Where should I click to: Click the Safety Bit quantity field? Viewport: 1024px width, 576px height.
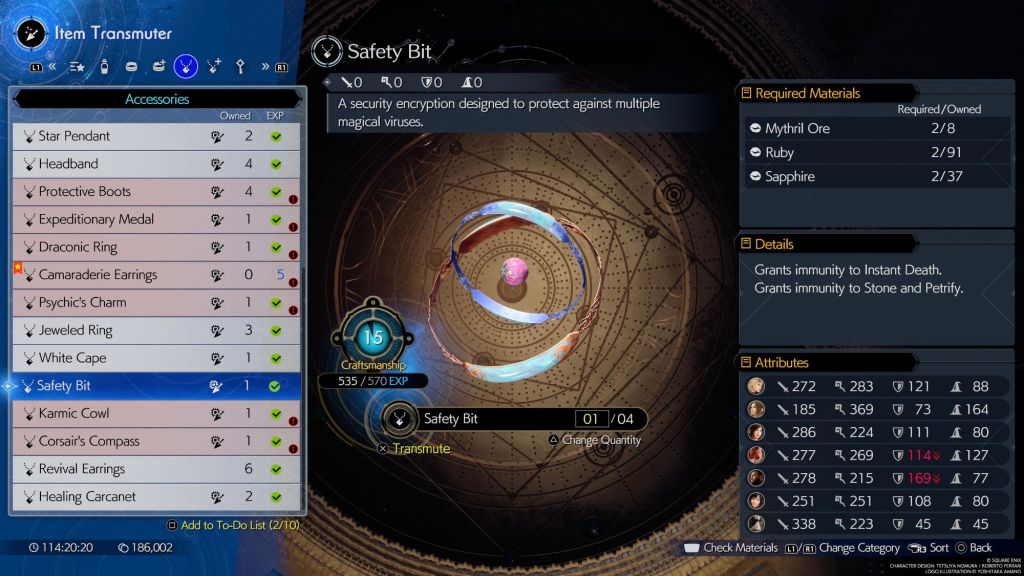point(591,419)
